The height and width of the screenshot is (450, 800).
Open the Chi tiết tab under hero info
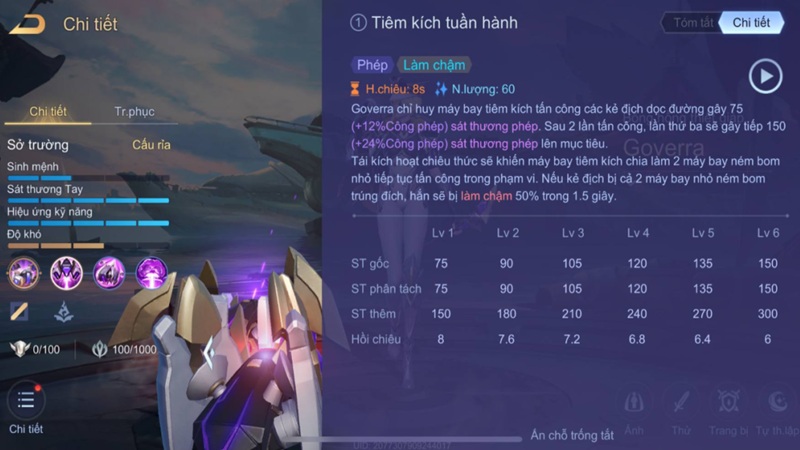pos(48,112)
